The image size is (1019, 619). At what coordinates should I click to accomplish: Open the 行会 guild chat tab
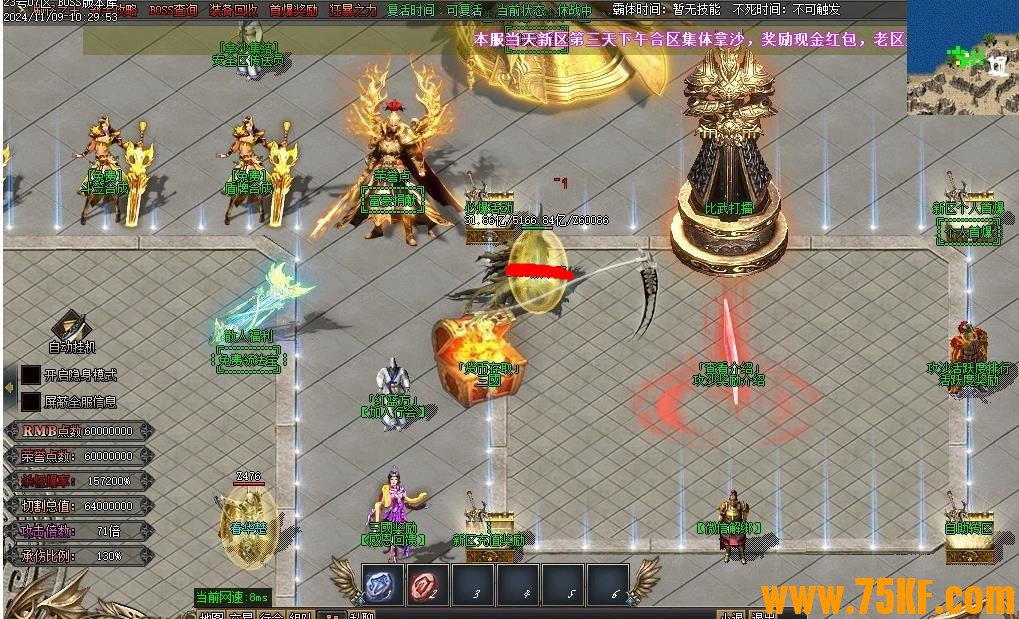pyautogui.click(x=271, y=614)
